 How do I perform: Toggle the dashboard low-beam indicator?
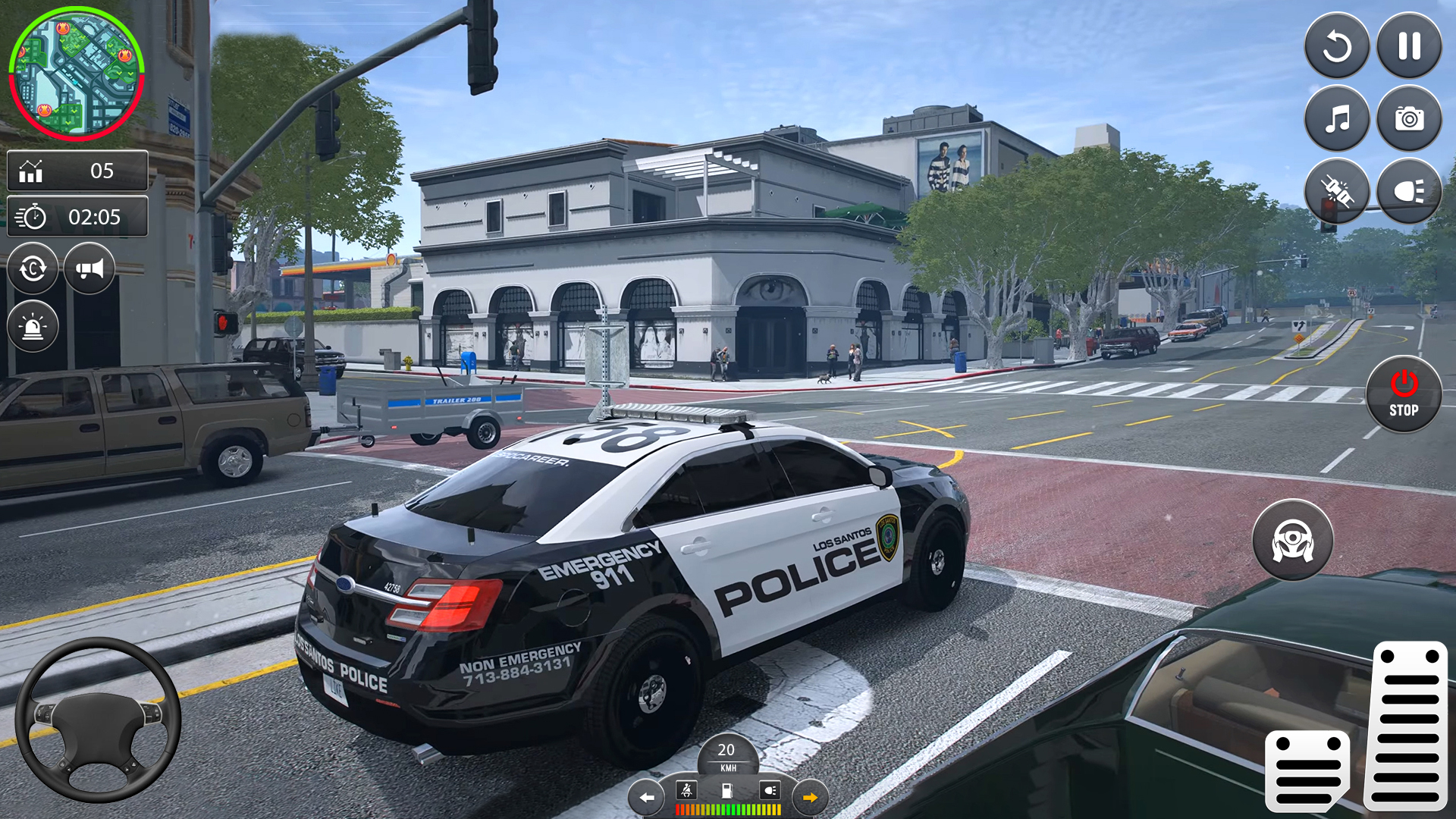coord(770,791)
